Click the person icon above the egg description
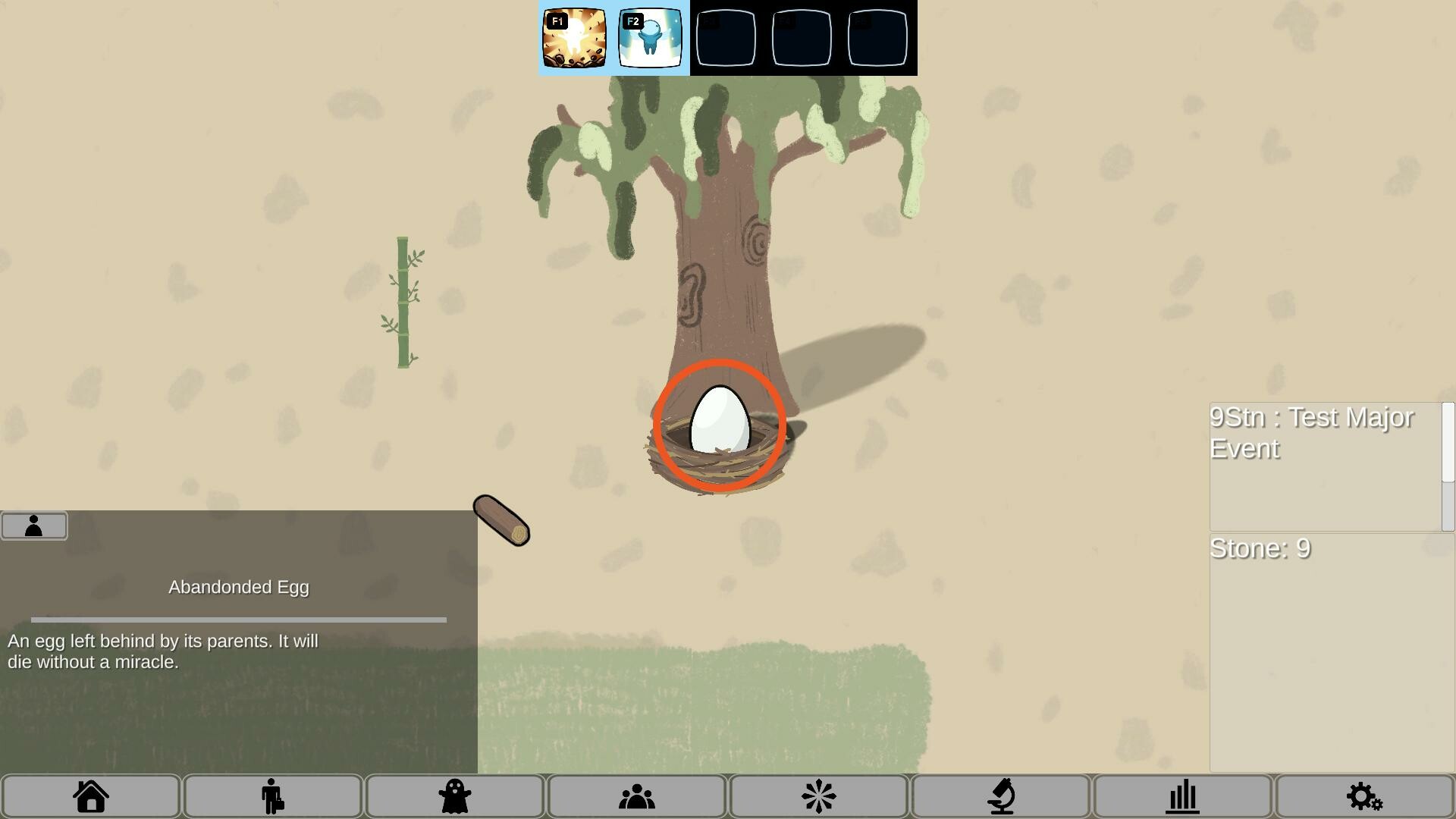The image size is (1456, 819). [34, 525]
